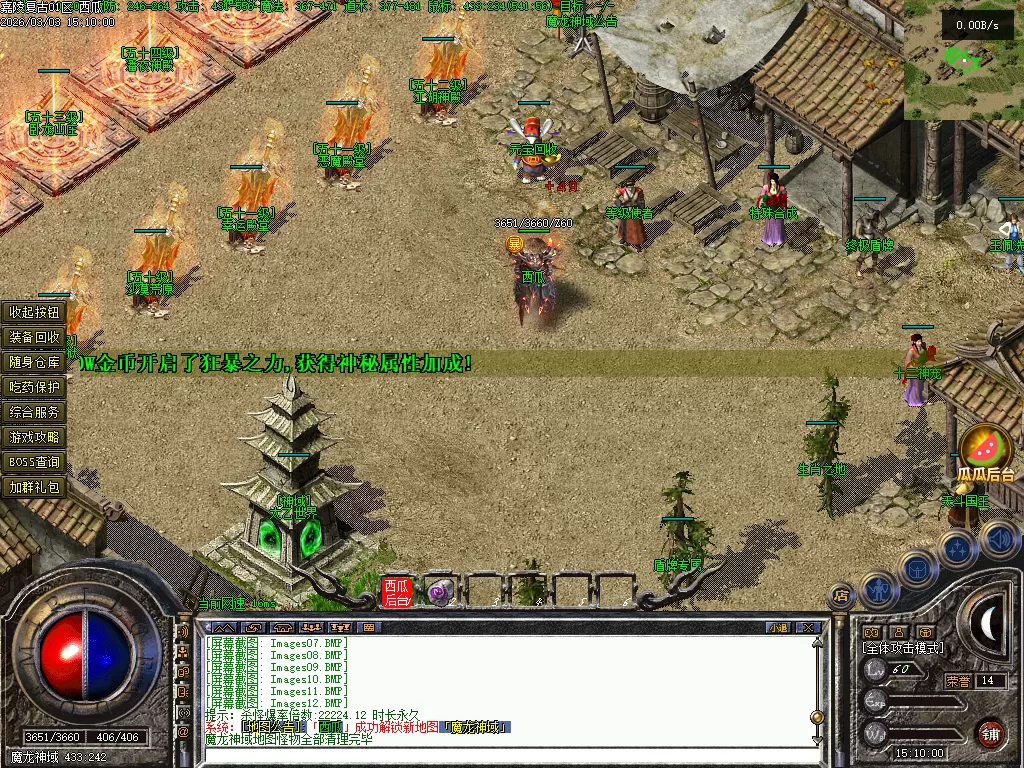Open the BOSS查询 lookup
This screenshot has height=768, width=1024.
click(x=35, y=462)
